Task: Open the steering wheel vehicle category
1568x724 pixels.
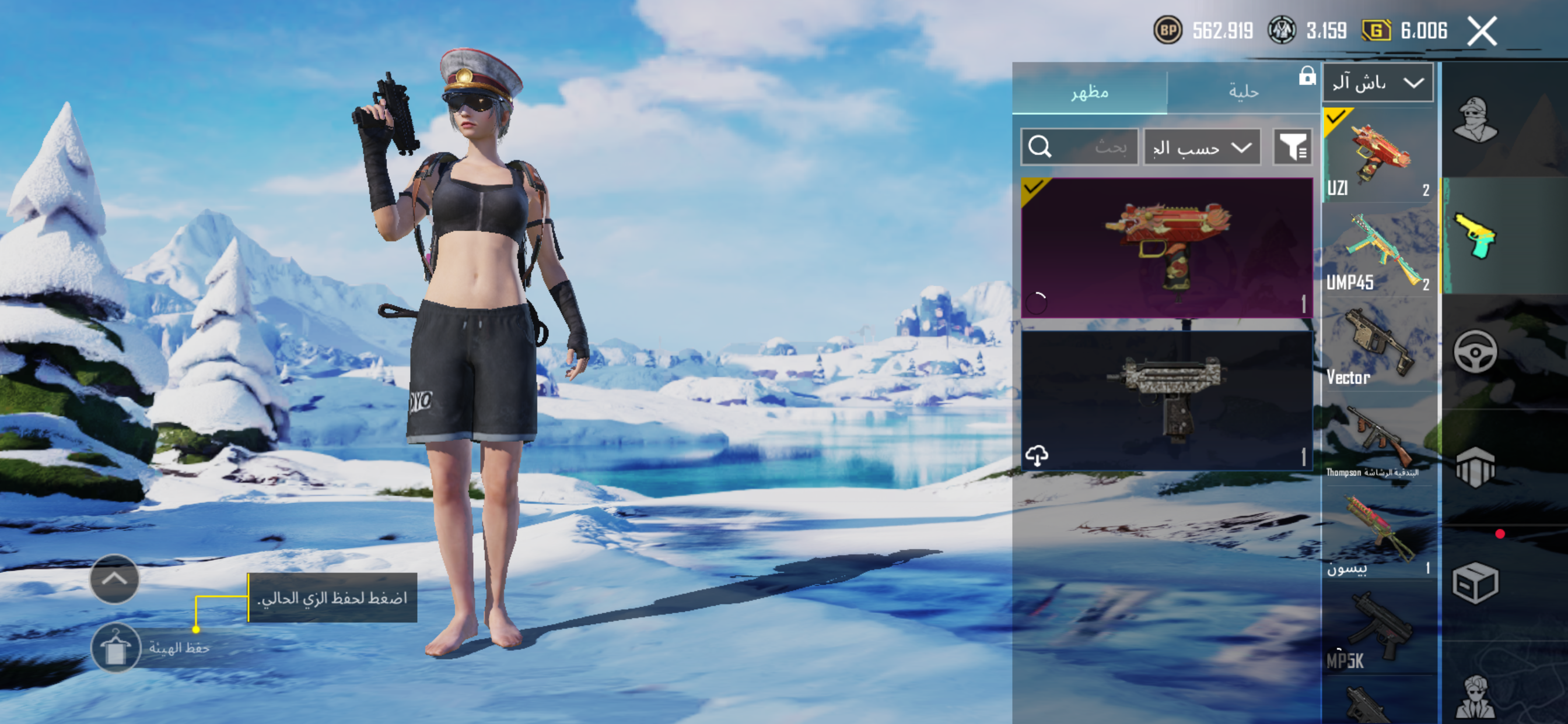Action: click(x=1475, y=352)
